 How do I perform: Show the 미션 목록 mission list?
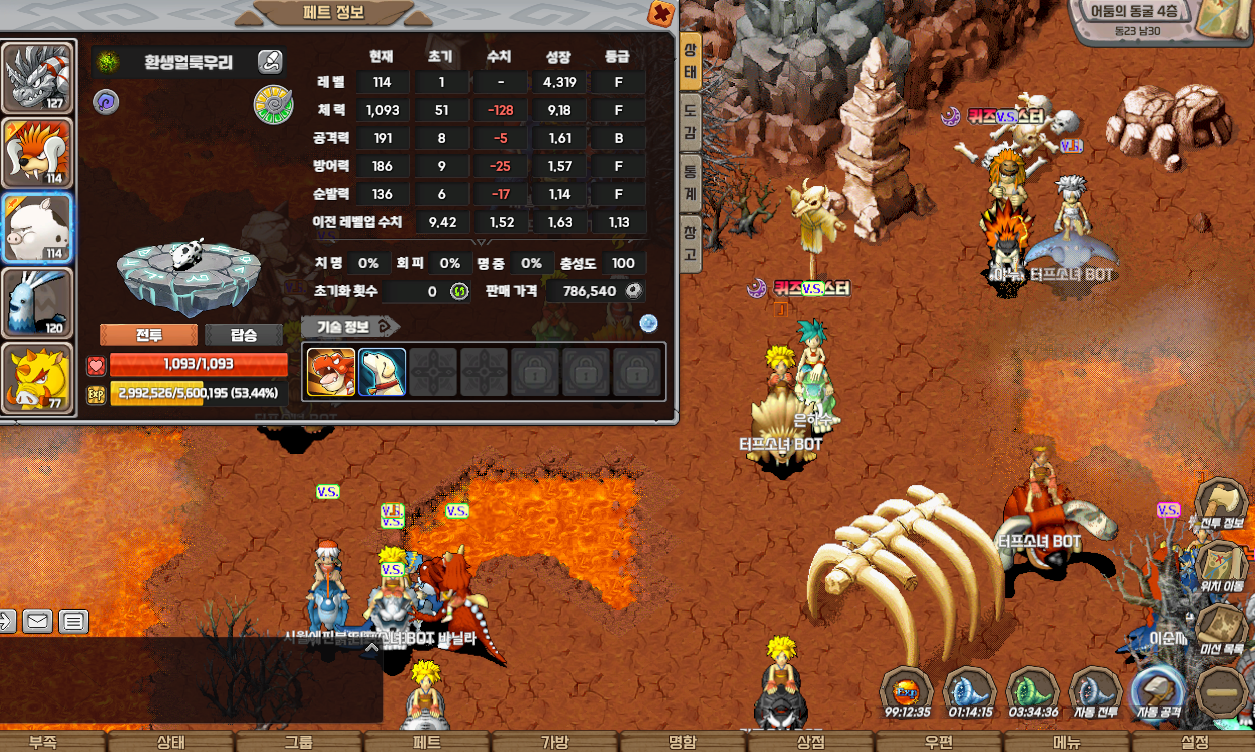click(1220, 628)
